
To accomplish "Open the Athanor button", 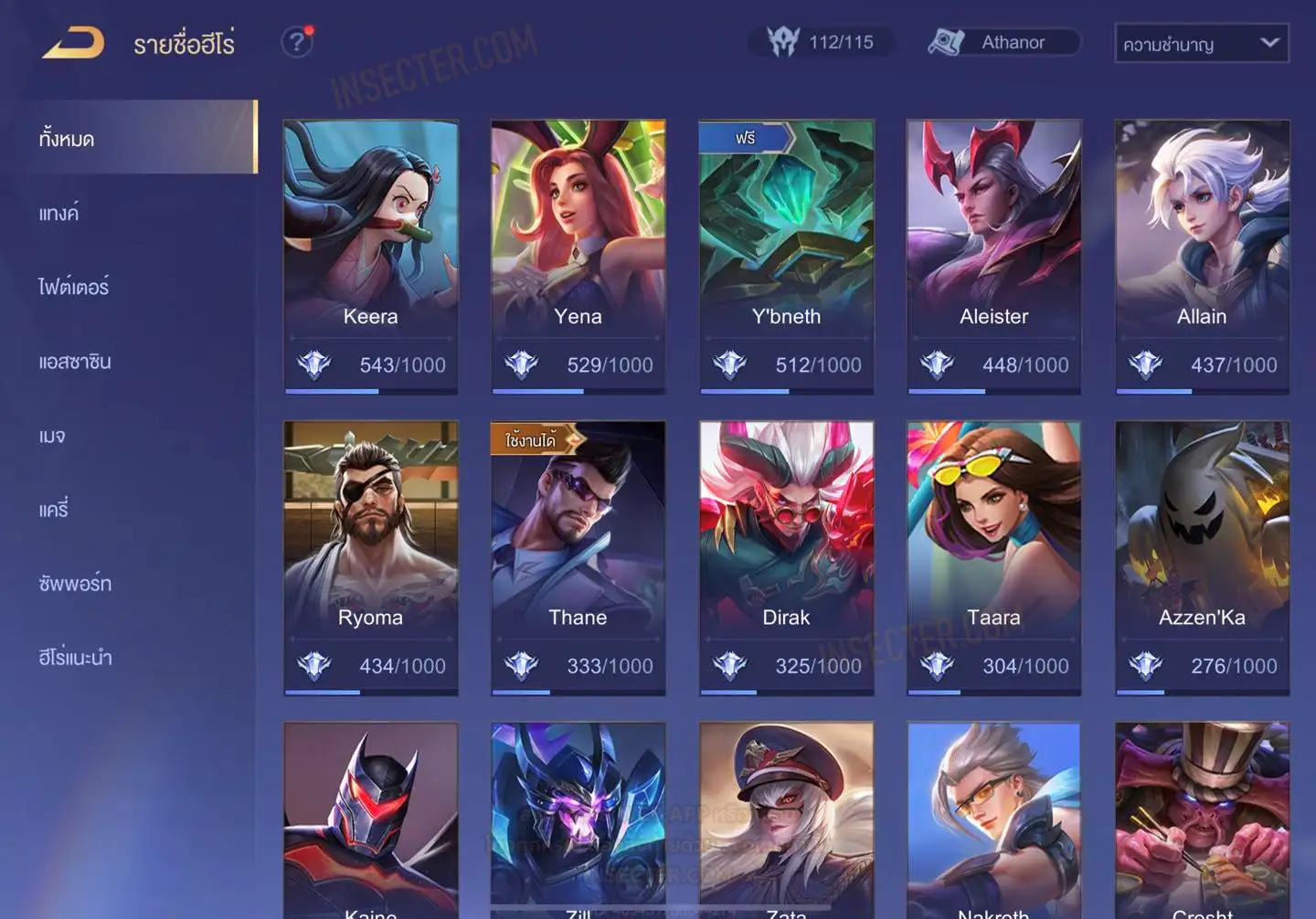I will 1003,42.
